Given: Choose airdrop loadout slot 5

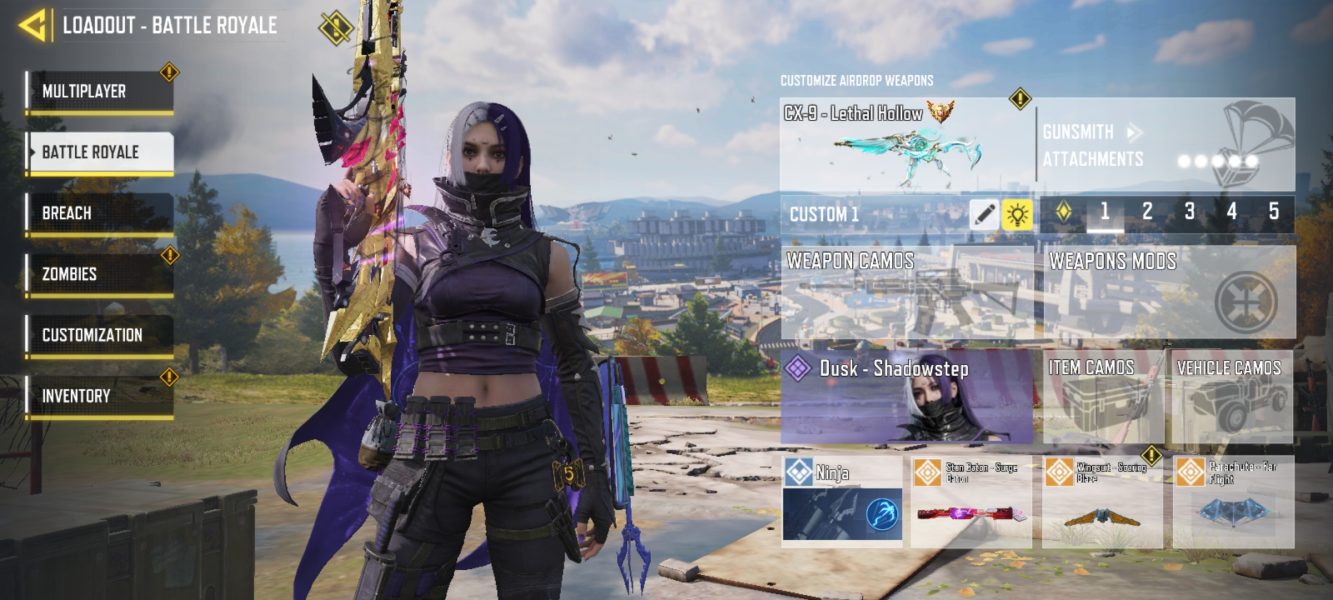Looking at the screenshot, I should pos(1273,212).
